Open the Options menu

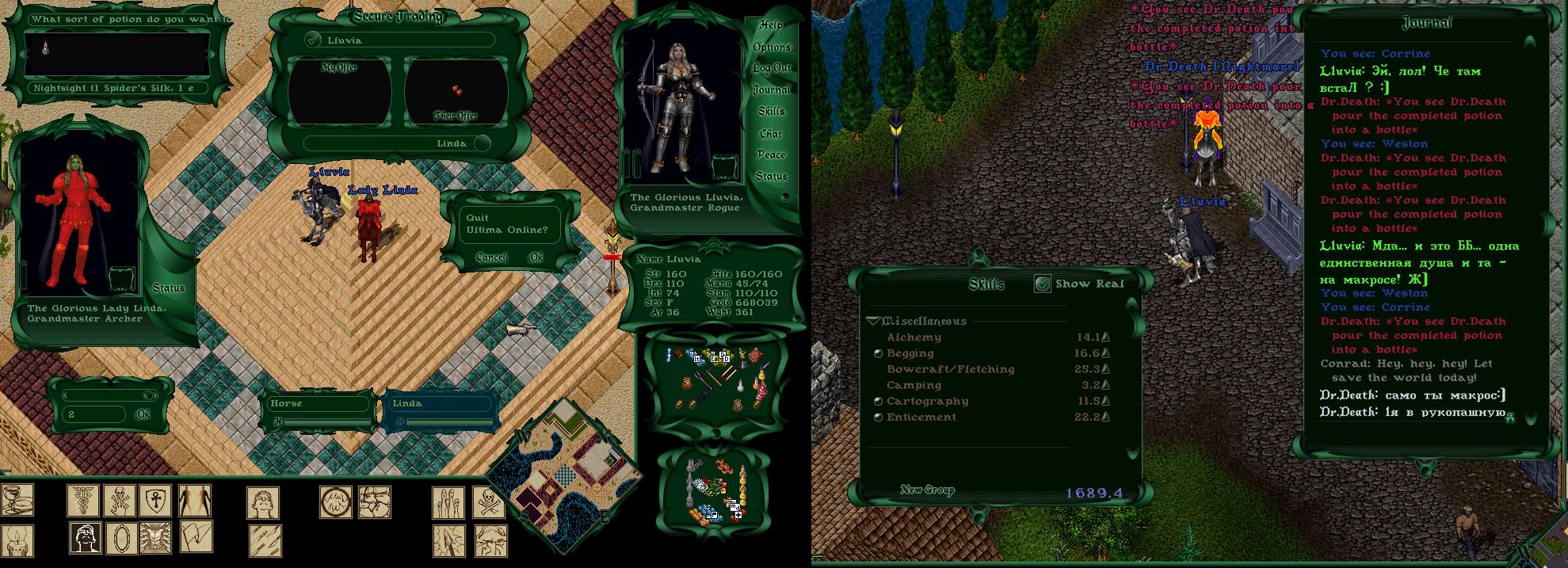tap(772, 48)
